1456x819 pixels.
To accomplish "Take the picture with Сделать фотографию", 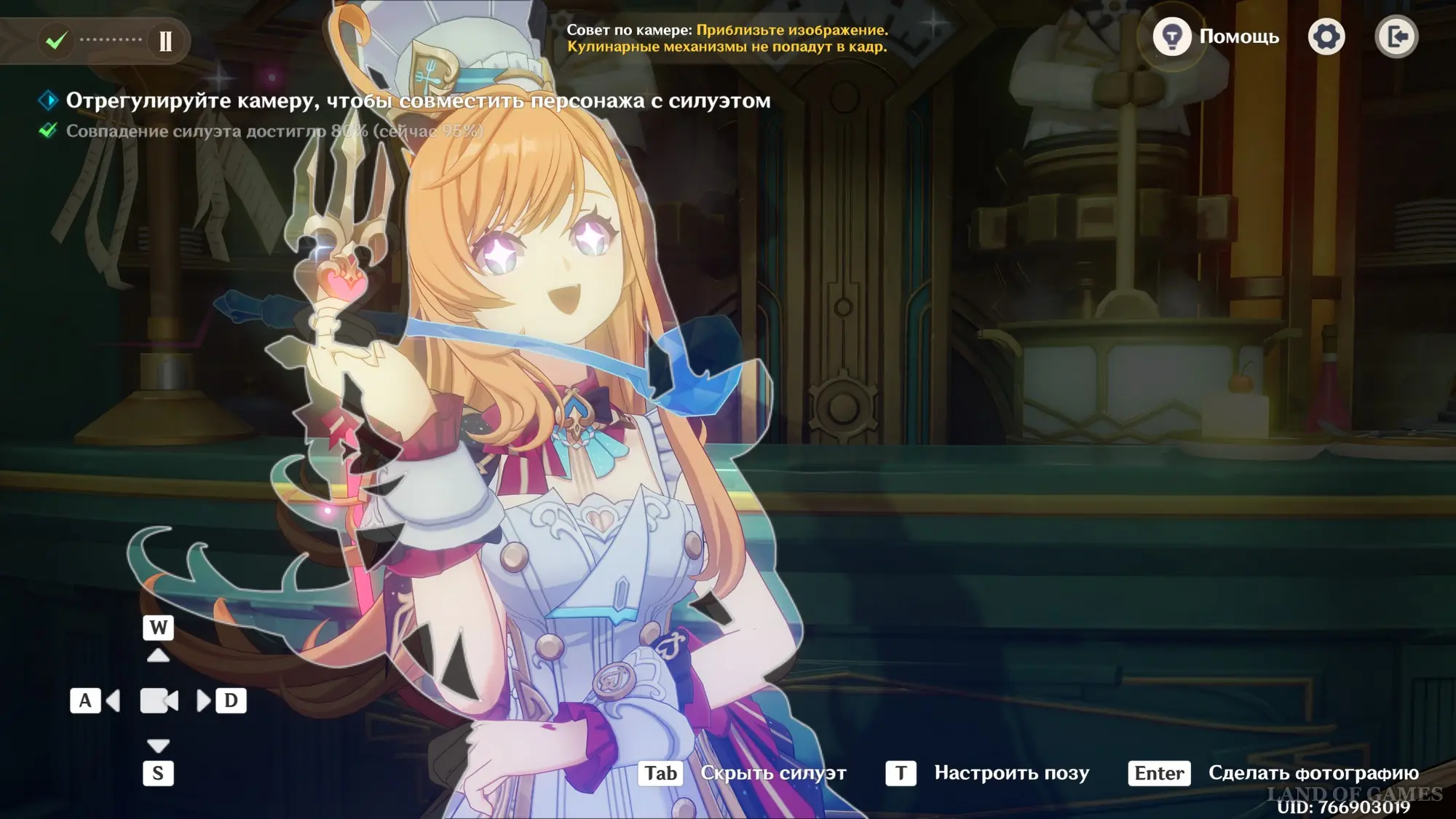I will click(1274, 773).
